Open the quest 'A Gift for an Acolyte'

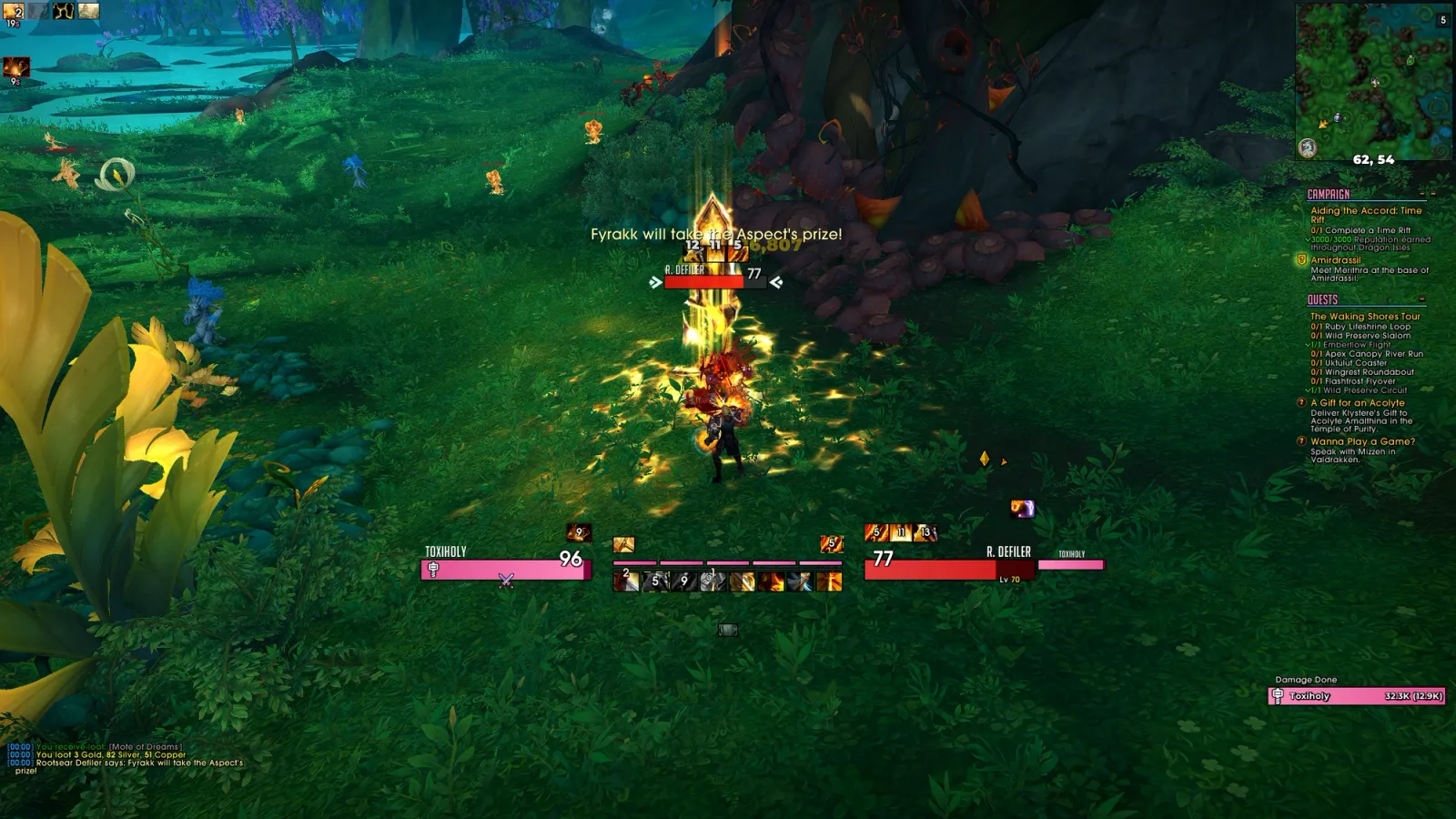[1358, 404]
